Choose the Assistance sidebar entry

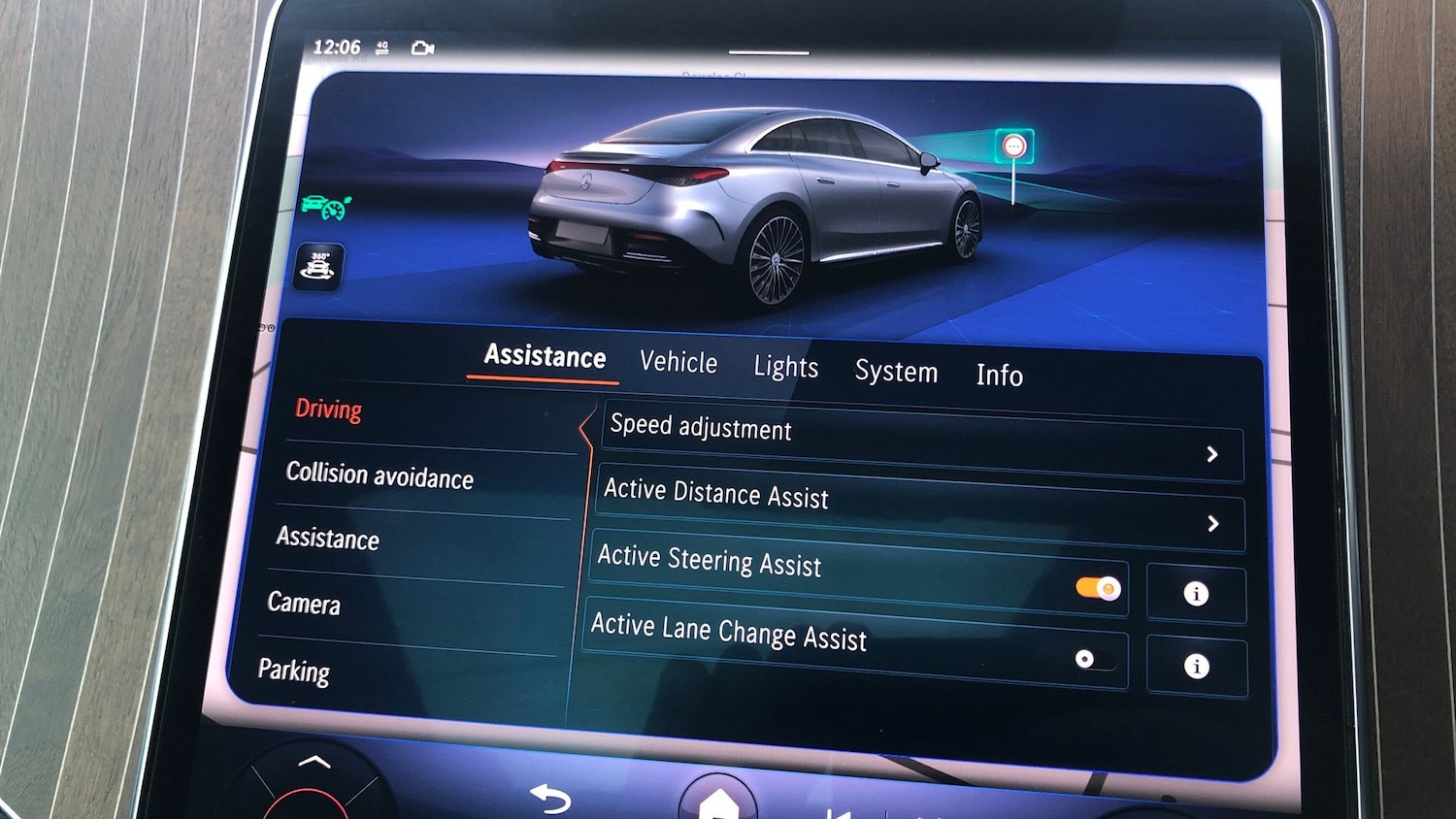coord(328,538)
